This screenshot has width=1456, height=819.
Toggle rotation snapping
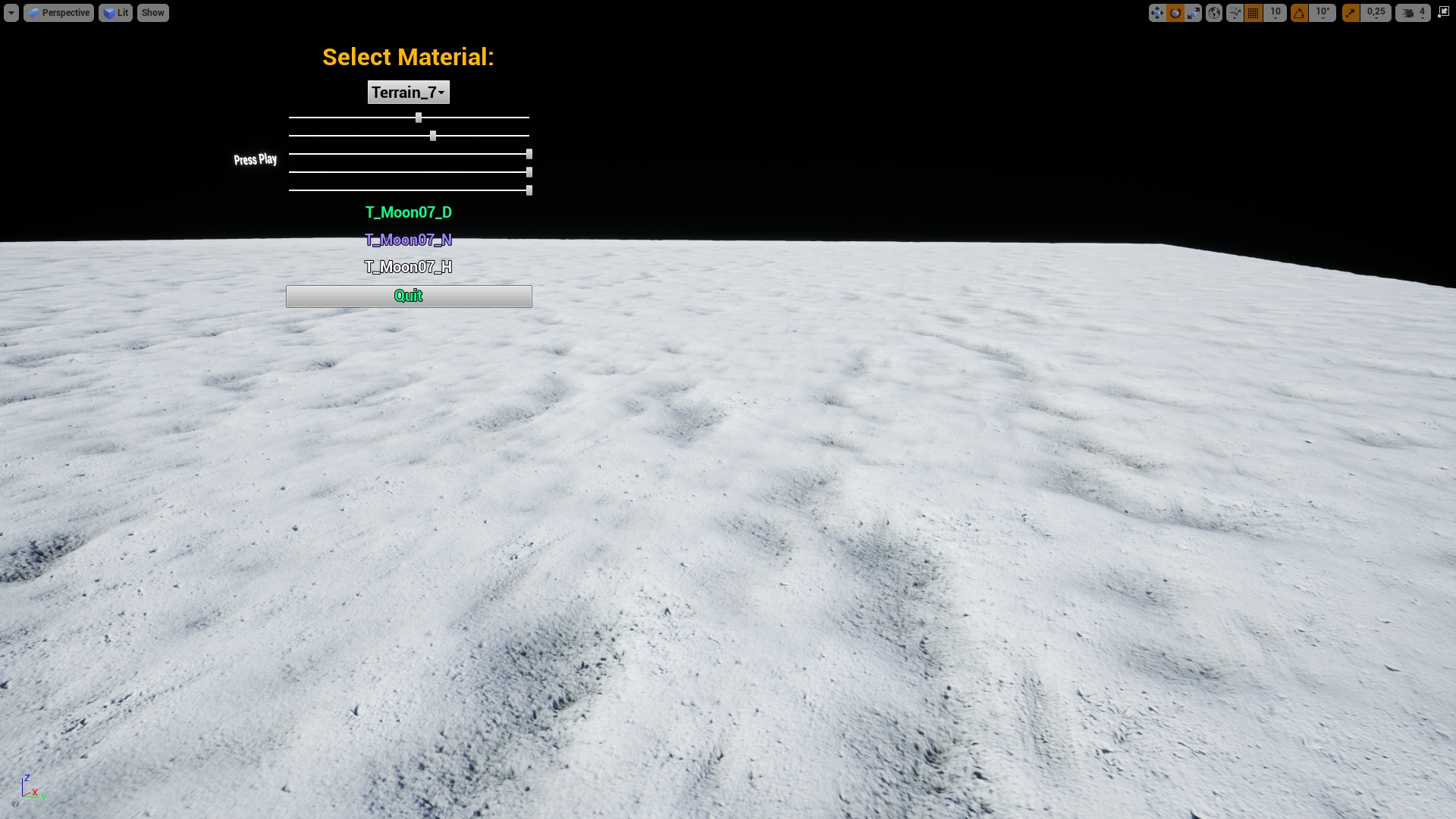pyautogui.click(x=1298, y=12)
